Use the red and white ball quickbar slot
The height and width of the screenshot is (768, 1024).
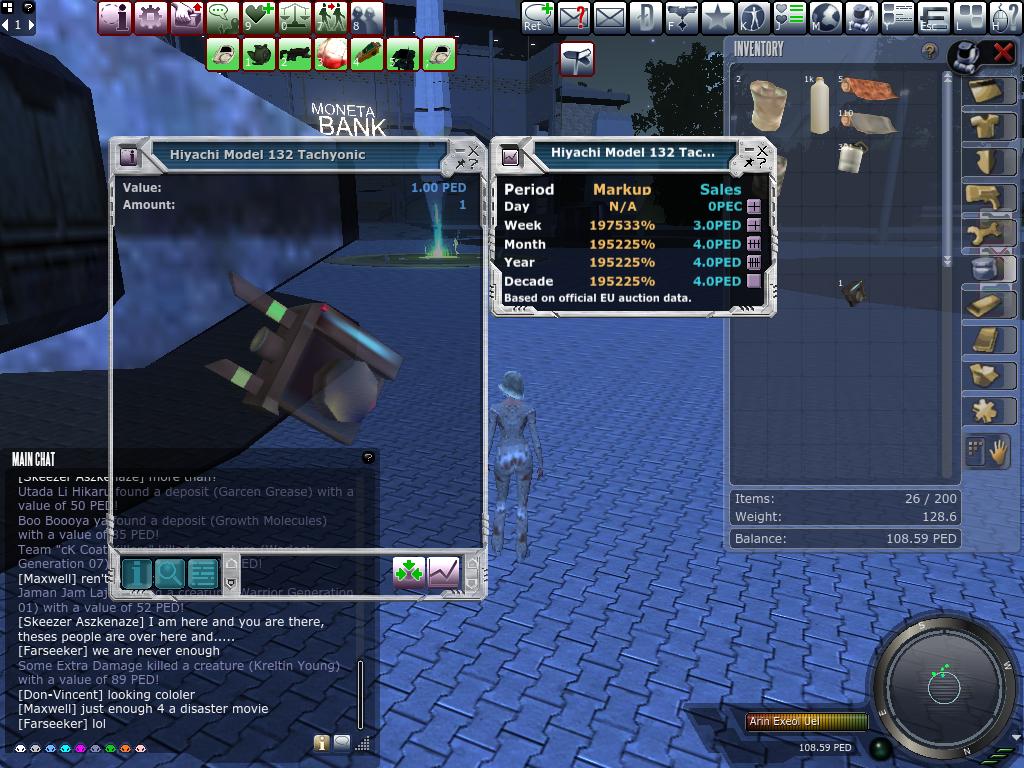pos(331,54)
